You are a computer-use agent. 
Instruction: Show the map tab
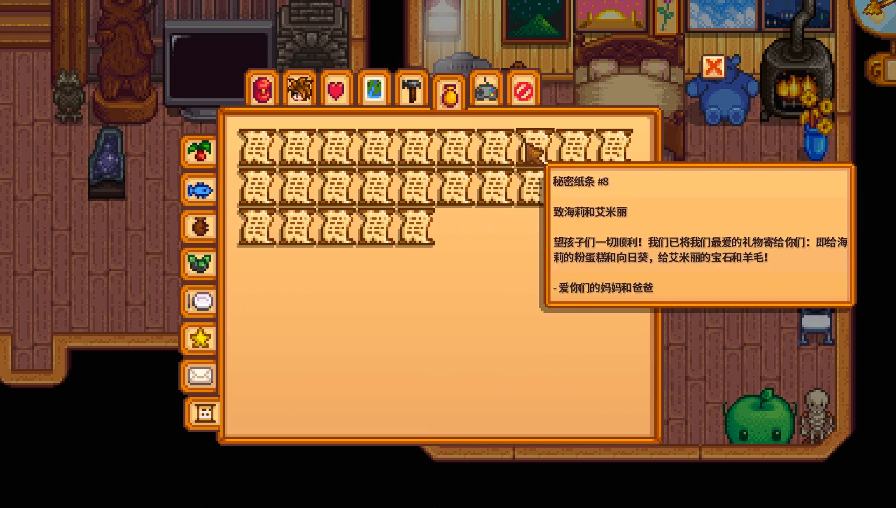374,90
